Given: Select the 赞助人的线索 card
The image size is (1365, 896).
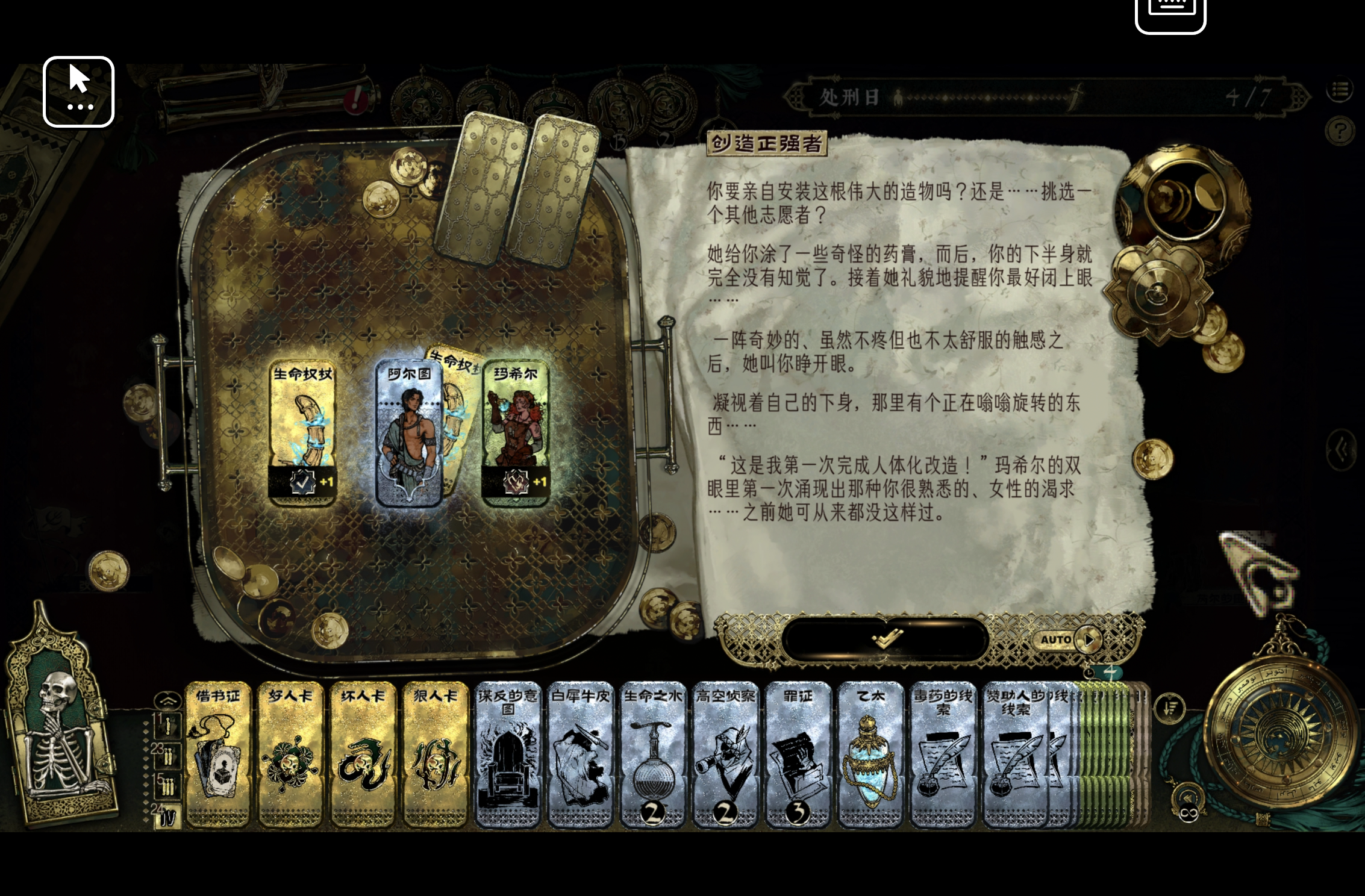Looking at the screenshot, I should (1015, 754).
